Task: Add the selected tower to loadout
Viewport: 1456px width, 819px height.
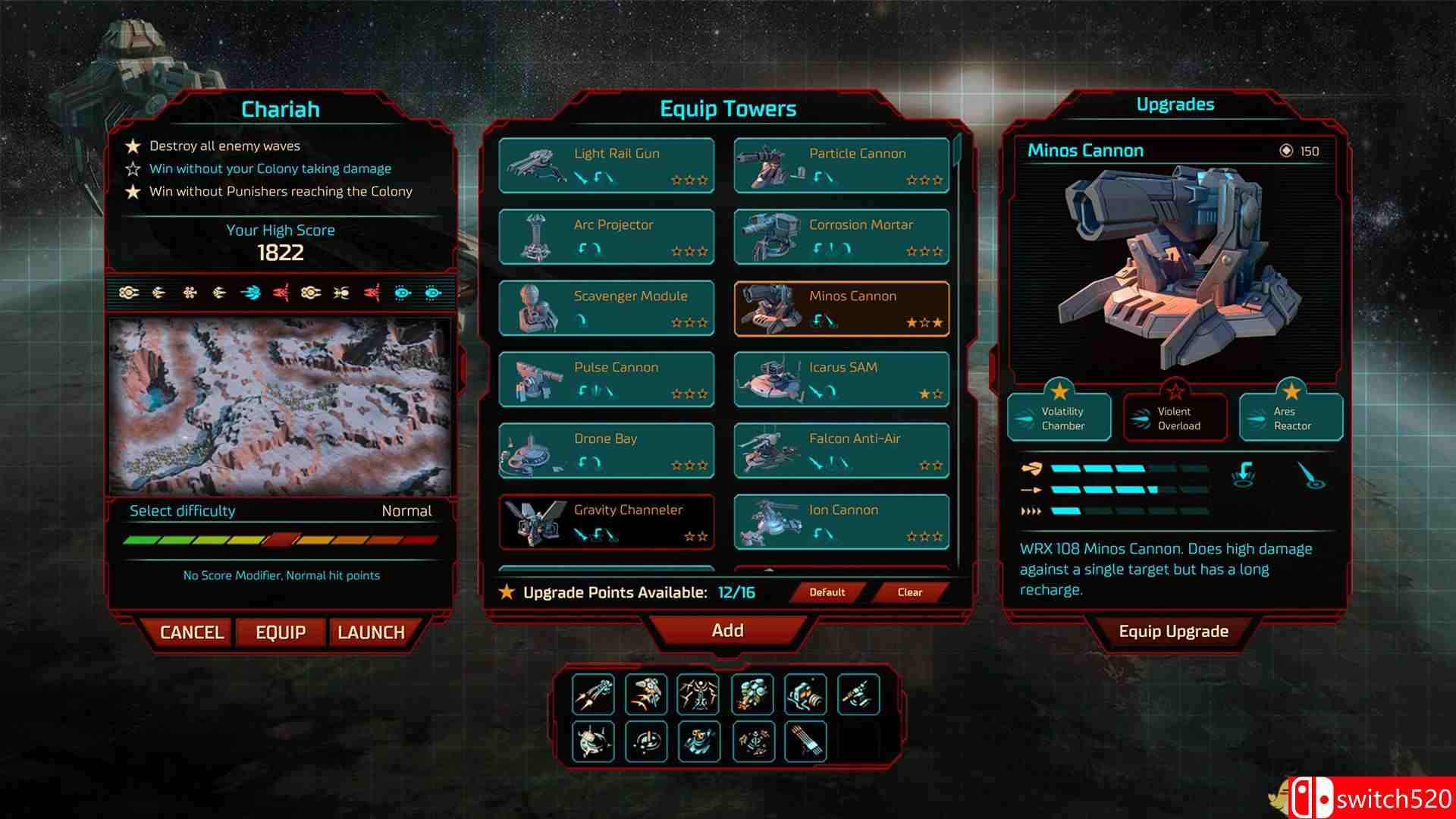Action: click(727, 631)
